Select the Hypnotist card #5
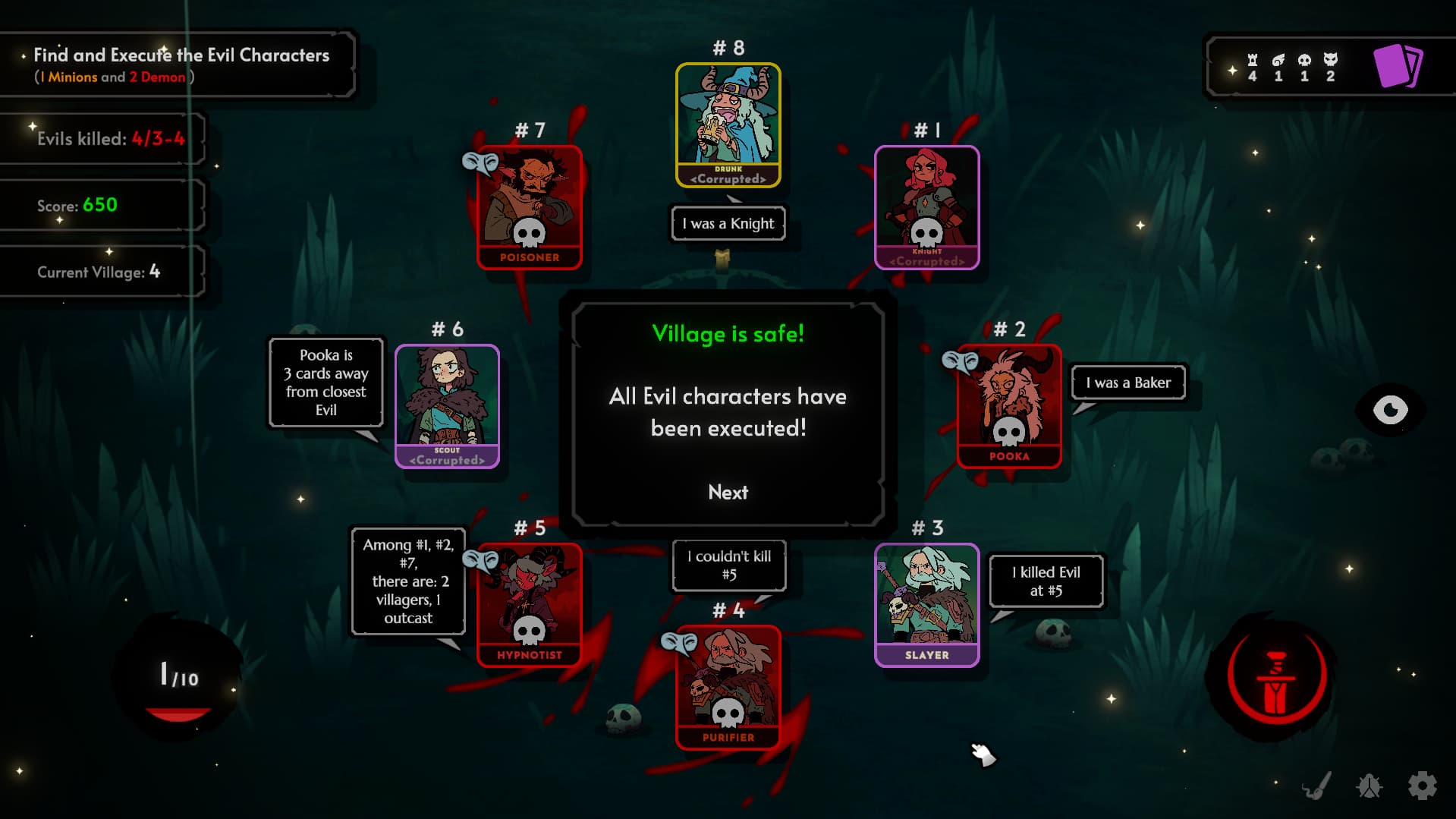The height and width of the screenshot is (819, 1456). coord(529,605)
